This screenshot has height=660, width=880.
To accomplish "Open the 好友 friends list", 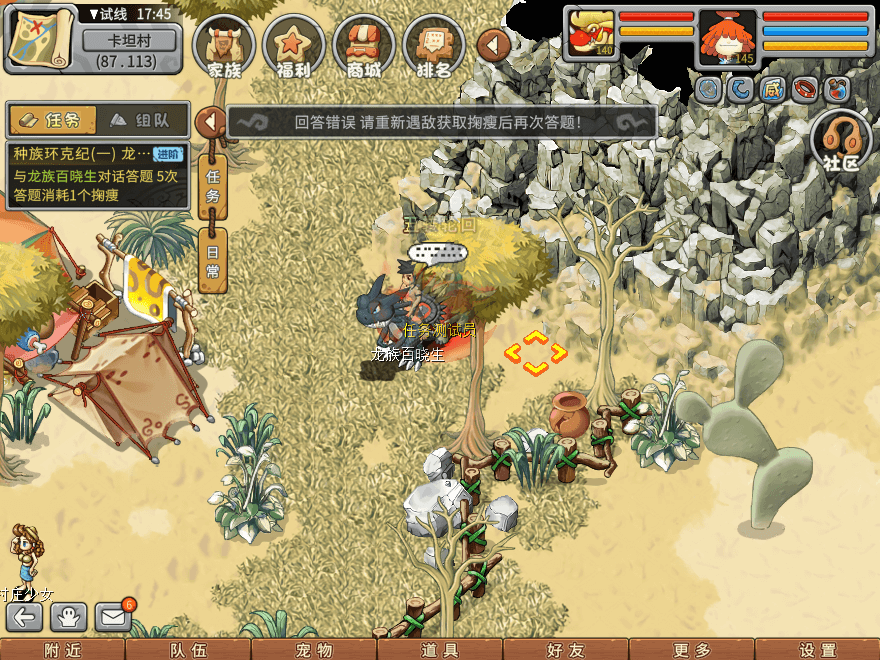I will (x=565, y=650).
